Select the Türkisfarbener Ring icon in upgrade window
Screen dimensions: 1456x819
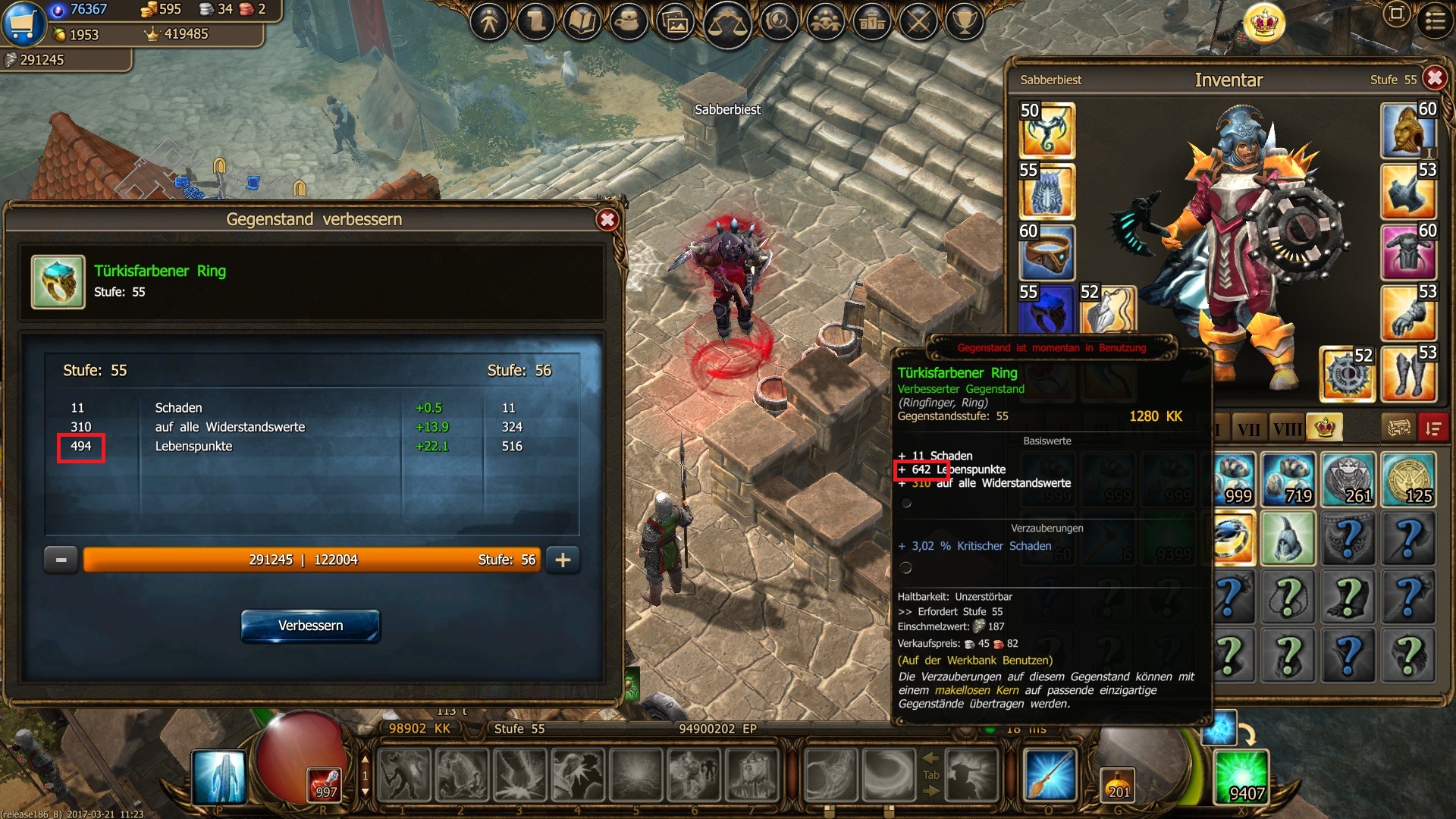[x=58, y=281]
